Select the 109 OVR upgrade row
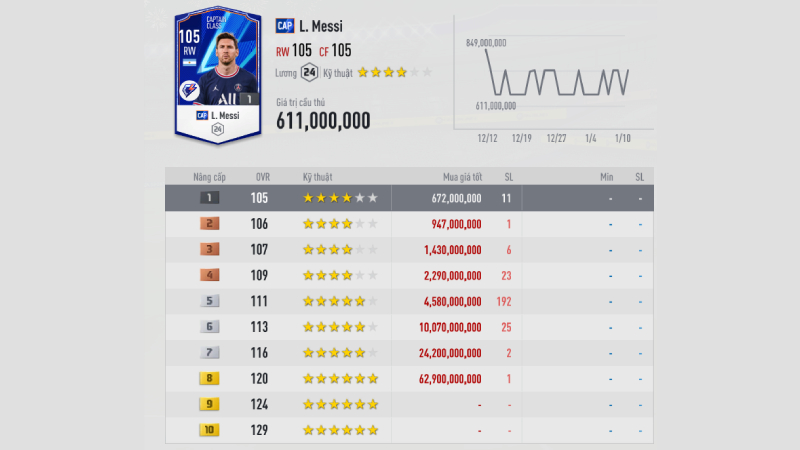The image size is (800, 450). (410, 275)
